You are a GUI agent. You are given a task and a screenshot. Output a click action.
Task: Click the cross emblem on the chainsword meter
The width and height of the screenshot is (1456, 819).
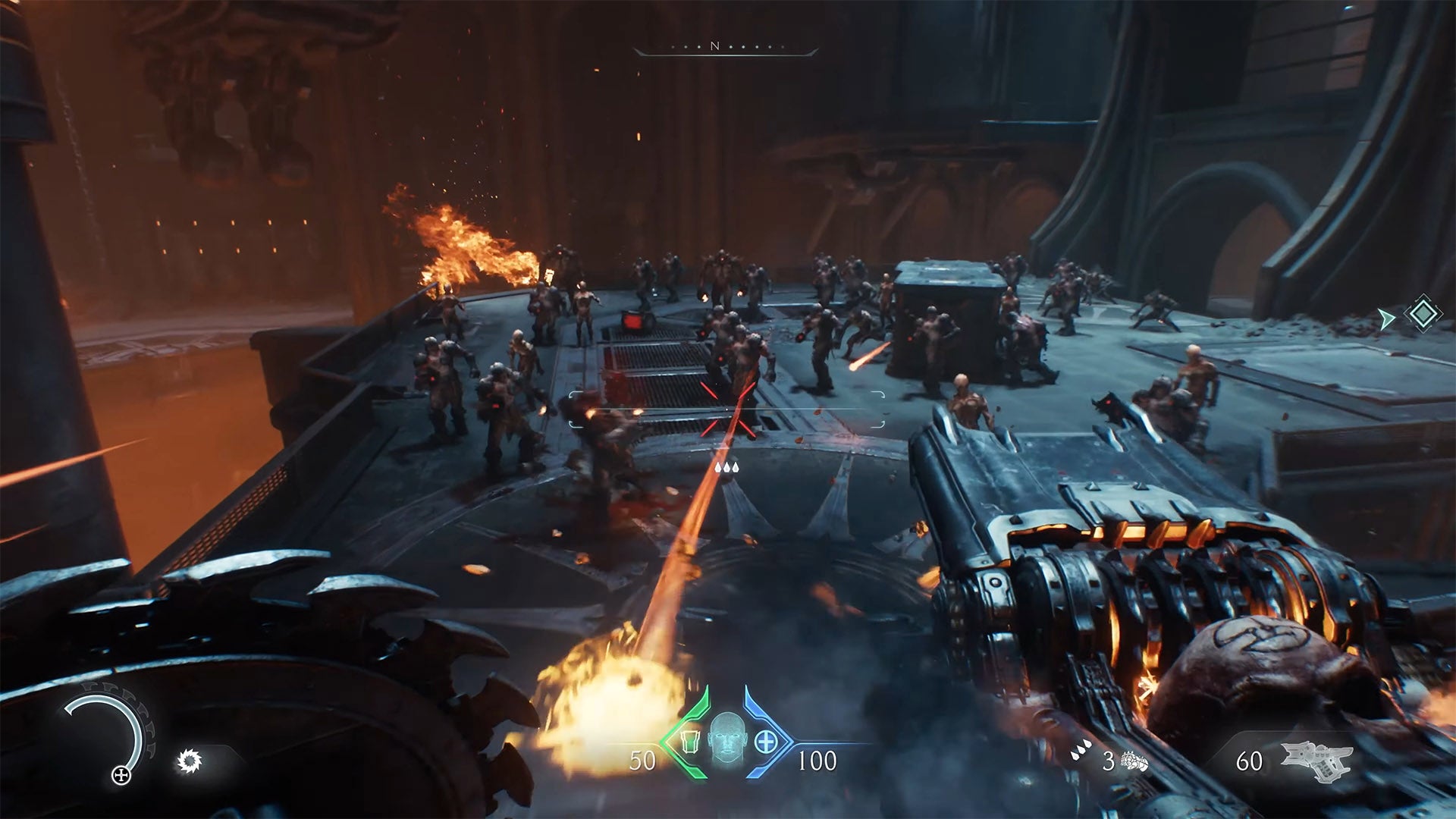(121, 775)
